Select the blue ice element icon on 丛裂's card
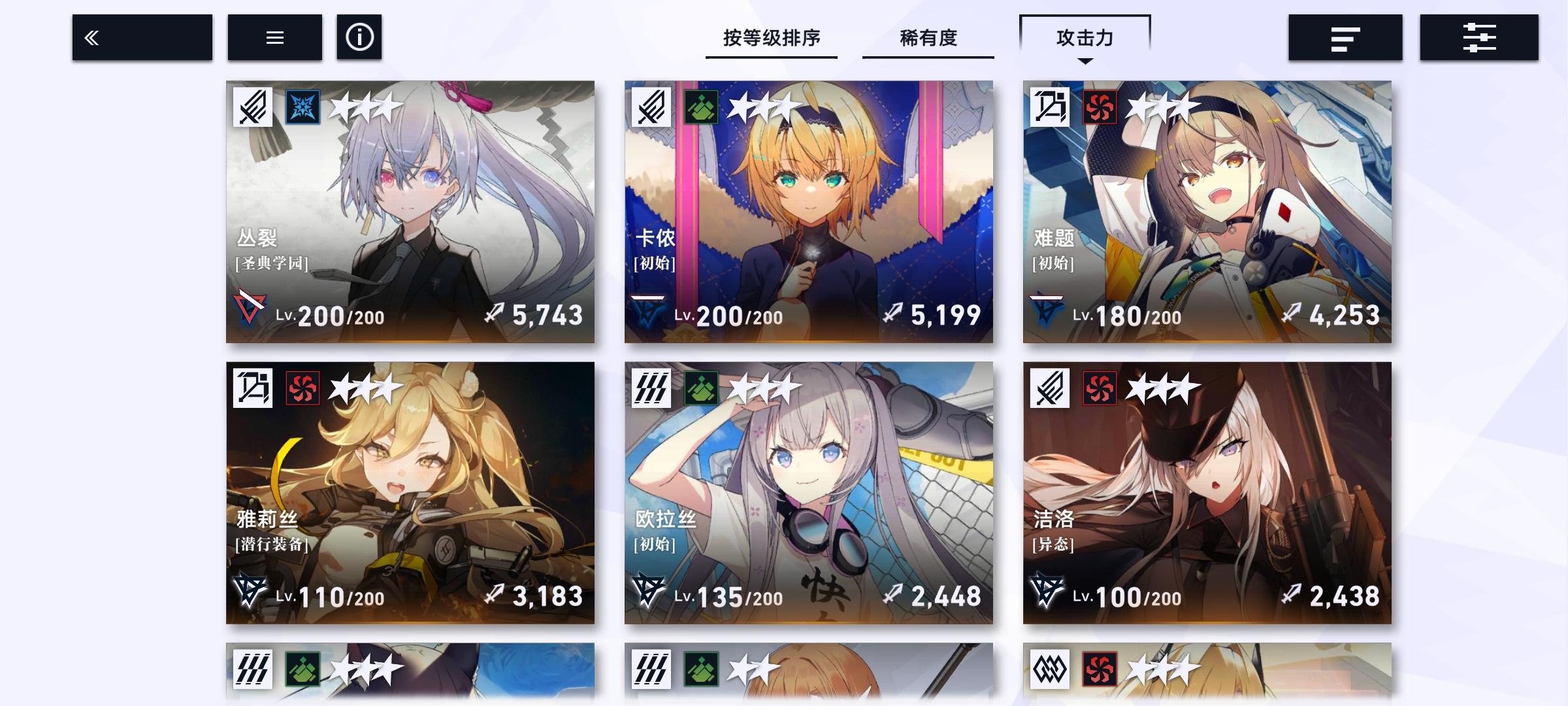 302,107
